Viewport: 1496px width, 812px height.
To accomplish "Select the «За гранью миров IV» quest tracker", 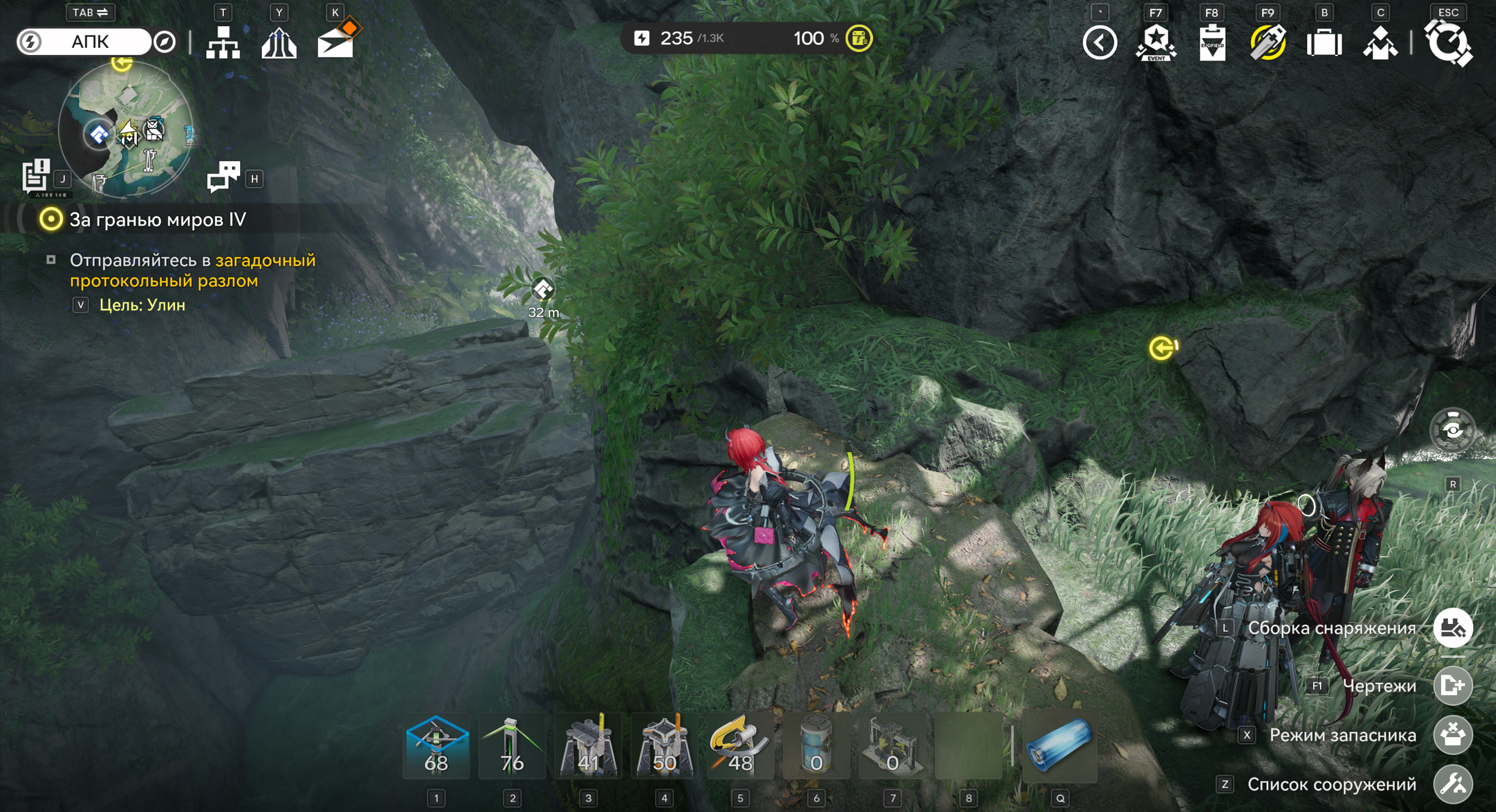I will [x=158, y=220].
